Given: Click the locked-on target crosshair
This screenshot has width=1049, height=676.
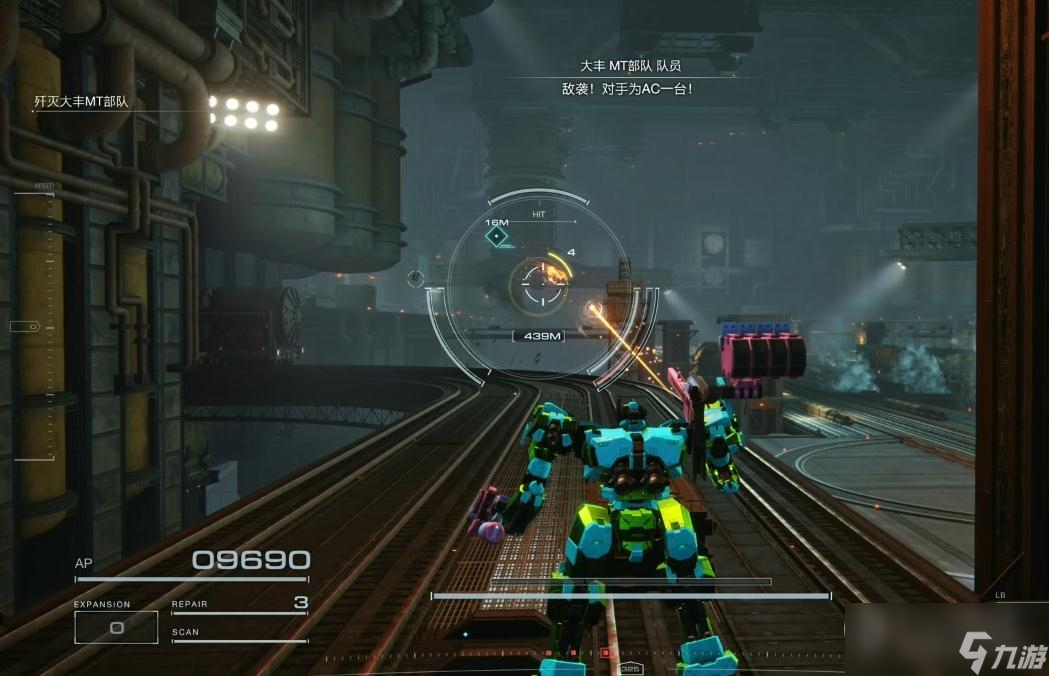Looking at the screenshot, I should coord(540,285).
